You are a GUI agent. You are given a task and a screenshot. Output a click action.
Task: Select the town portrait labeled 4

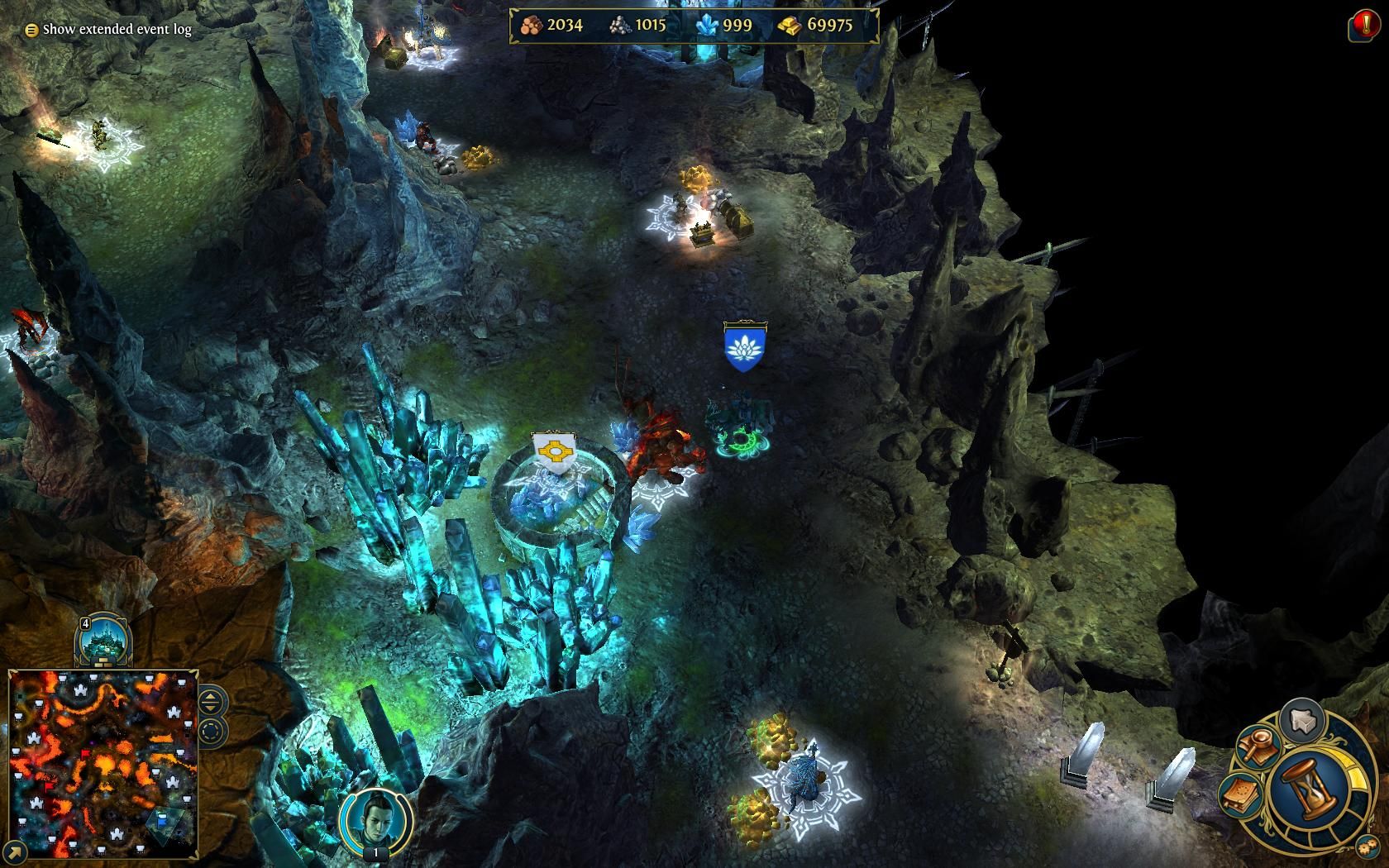point(104,641)
